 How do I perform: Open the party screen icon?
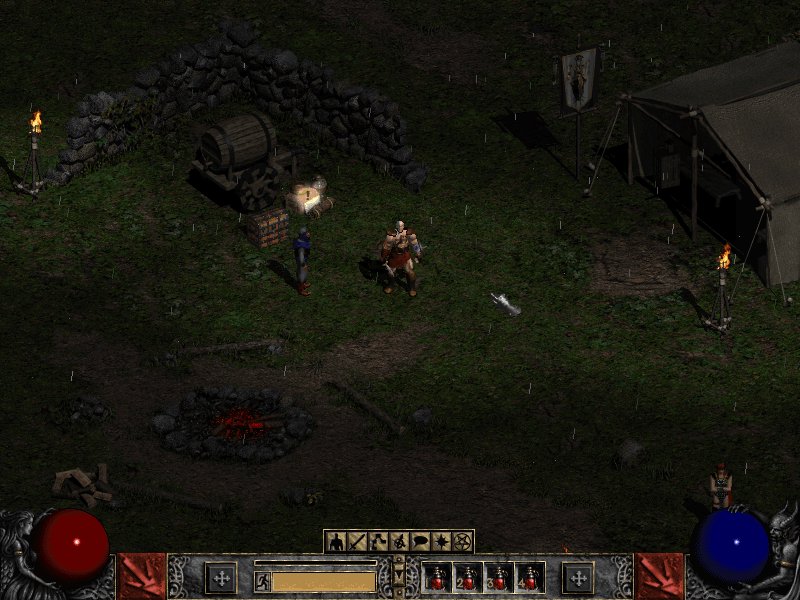[x=398, y=542]
